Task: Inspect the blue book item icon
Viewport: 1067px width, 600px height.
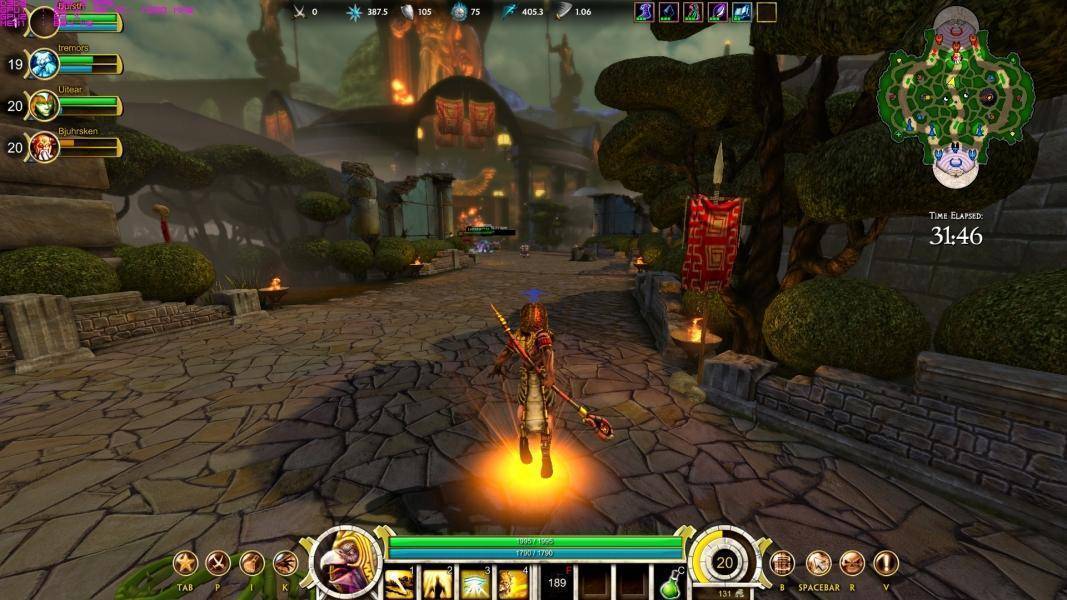Action: (741, 12)
